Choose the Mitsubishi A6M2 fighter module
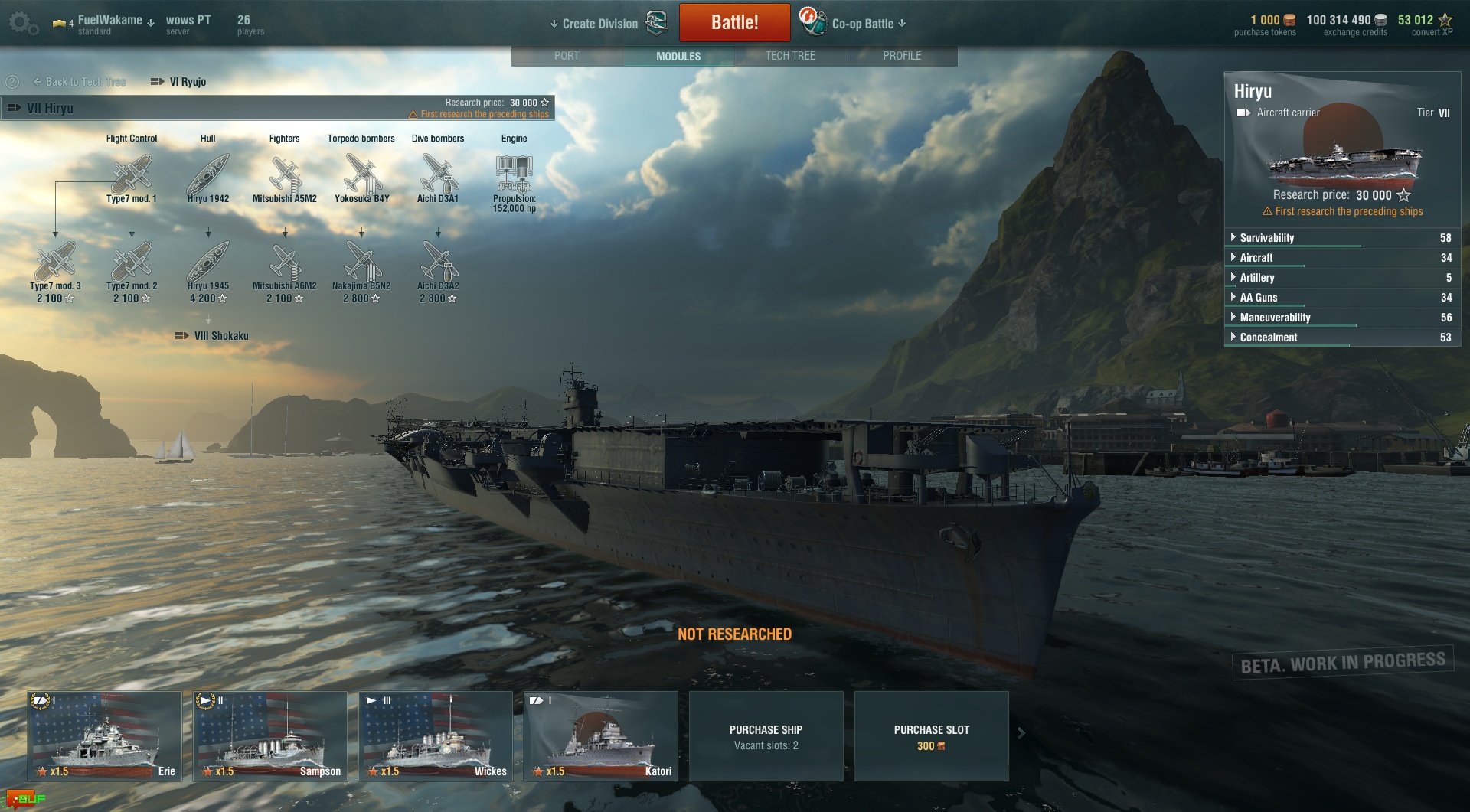The image size is (1470, 812). click(285, 263)
